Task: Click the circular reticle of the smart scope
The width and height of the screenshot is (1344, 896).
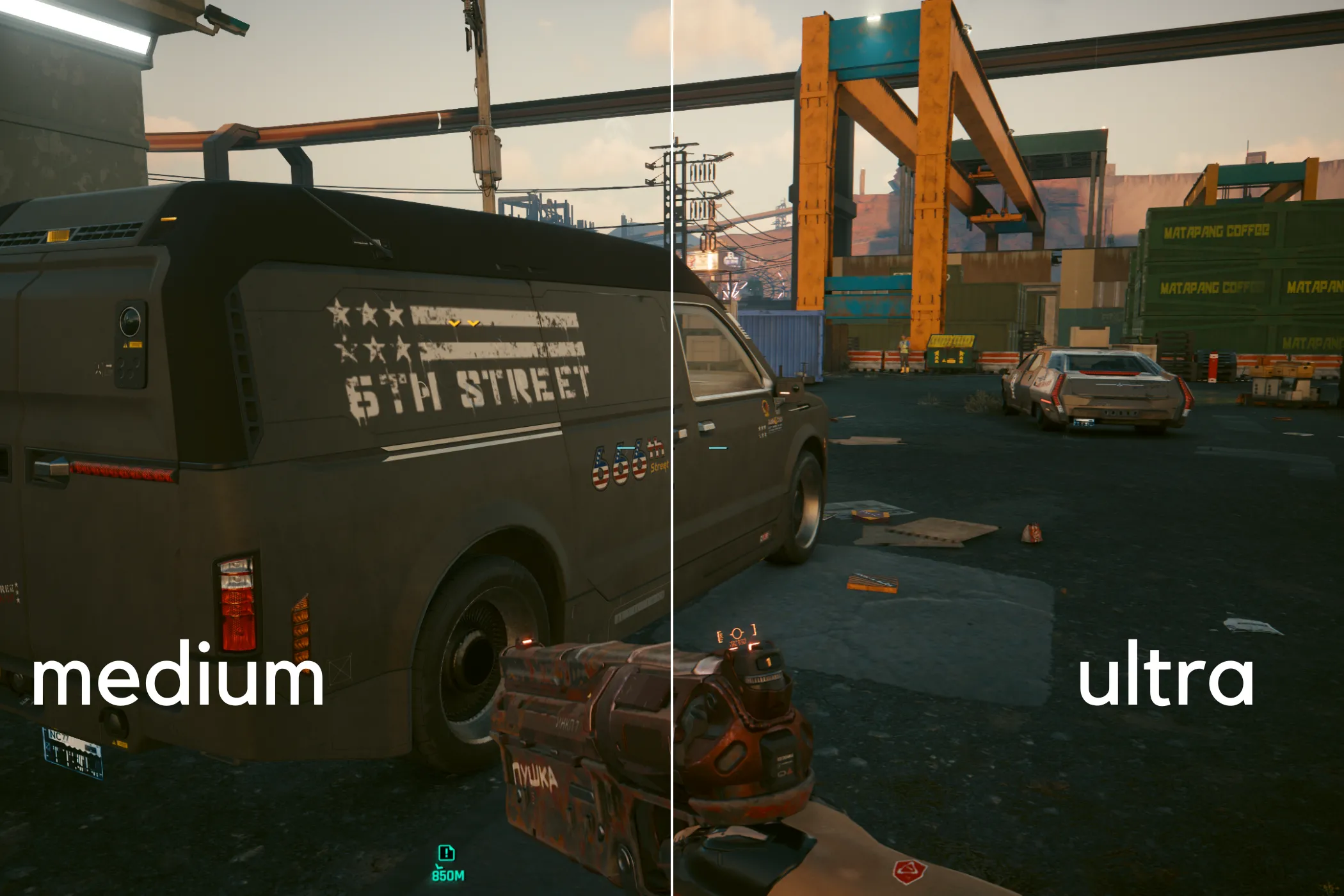Action: click(x=736, y=632)
